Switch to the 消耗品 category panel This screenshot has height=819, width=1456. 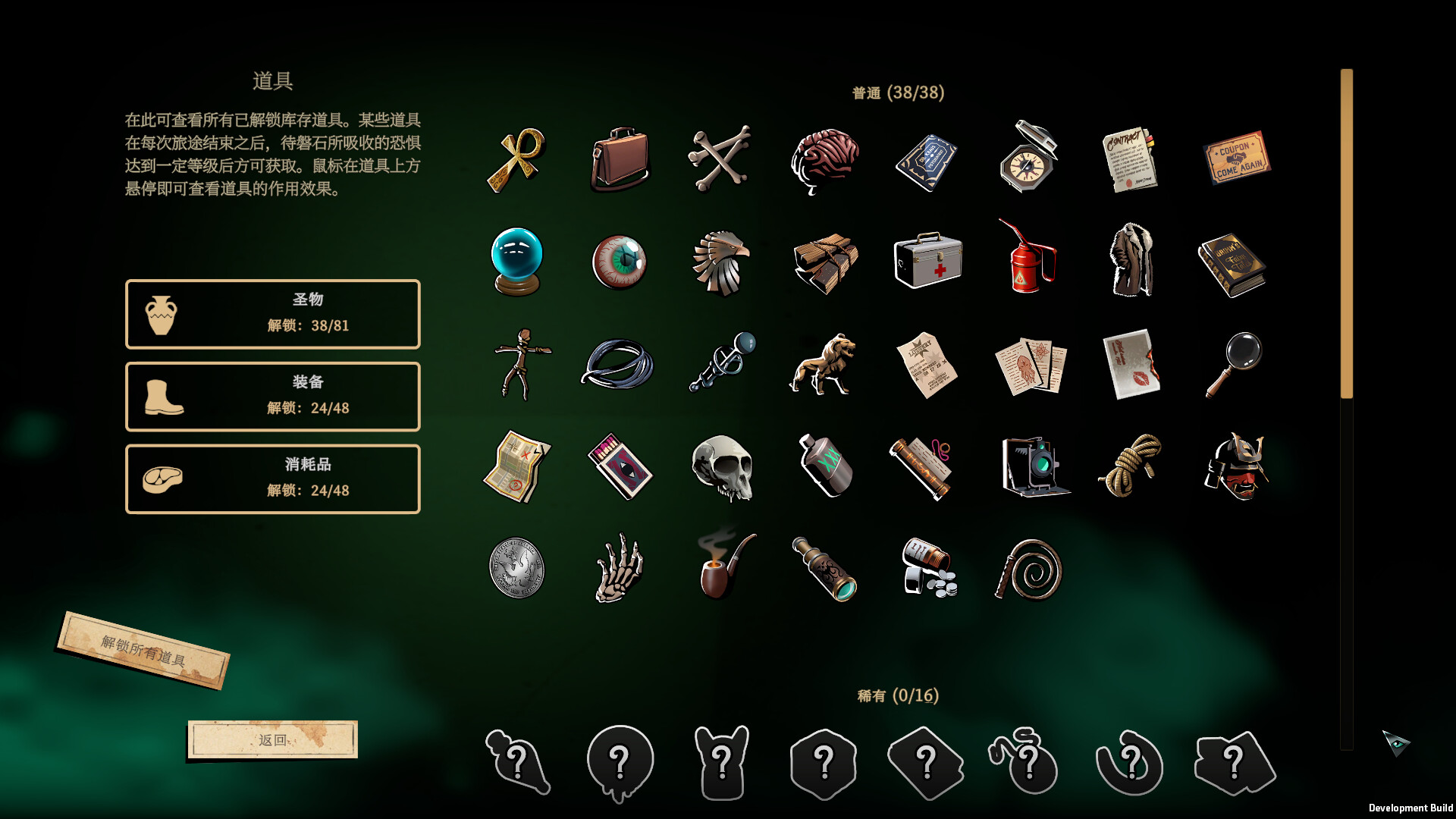(x=273, y=479)
